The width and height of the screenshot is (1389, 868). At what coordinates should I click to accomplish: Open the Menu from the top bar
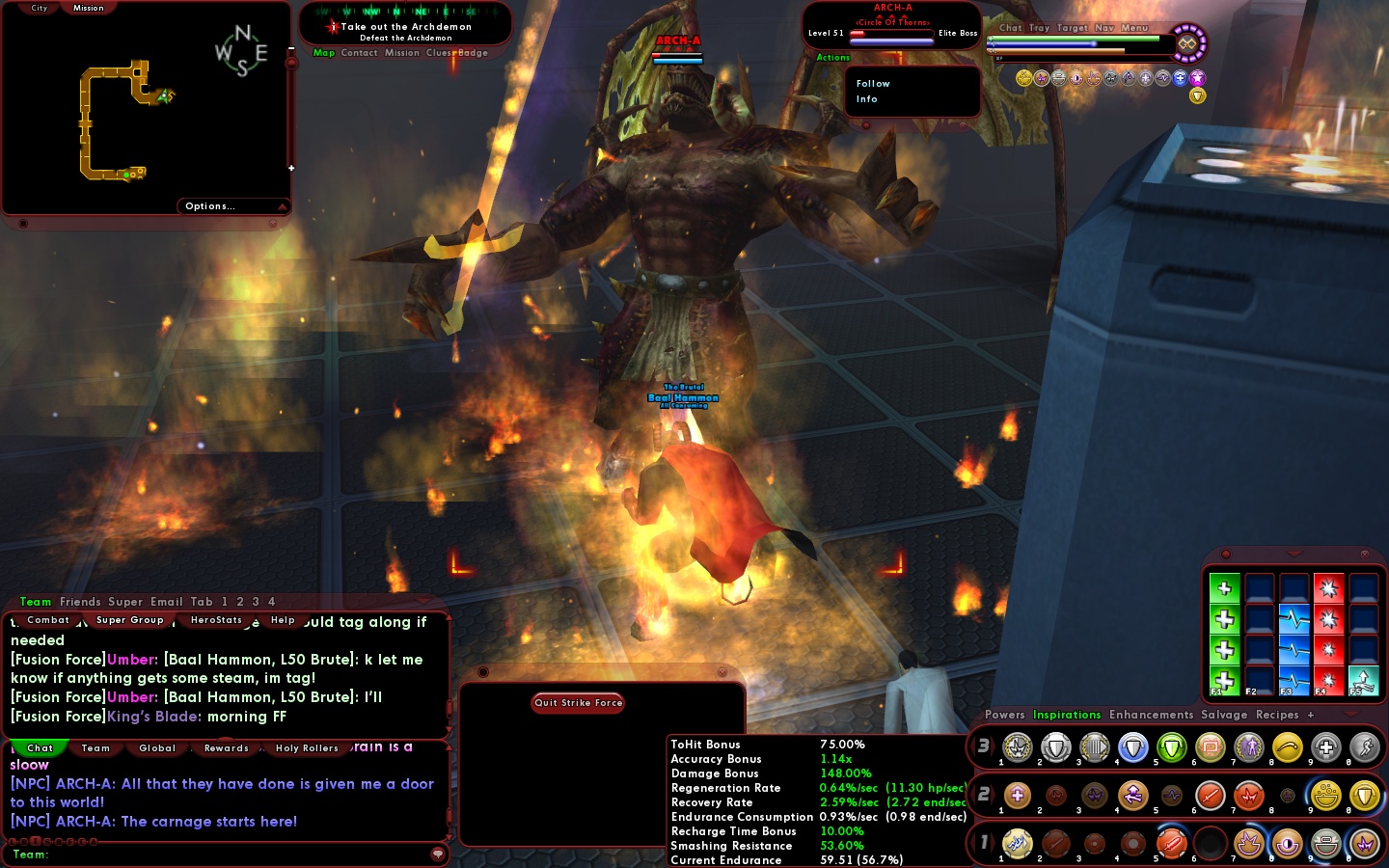1134,28
